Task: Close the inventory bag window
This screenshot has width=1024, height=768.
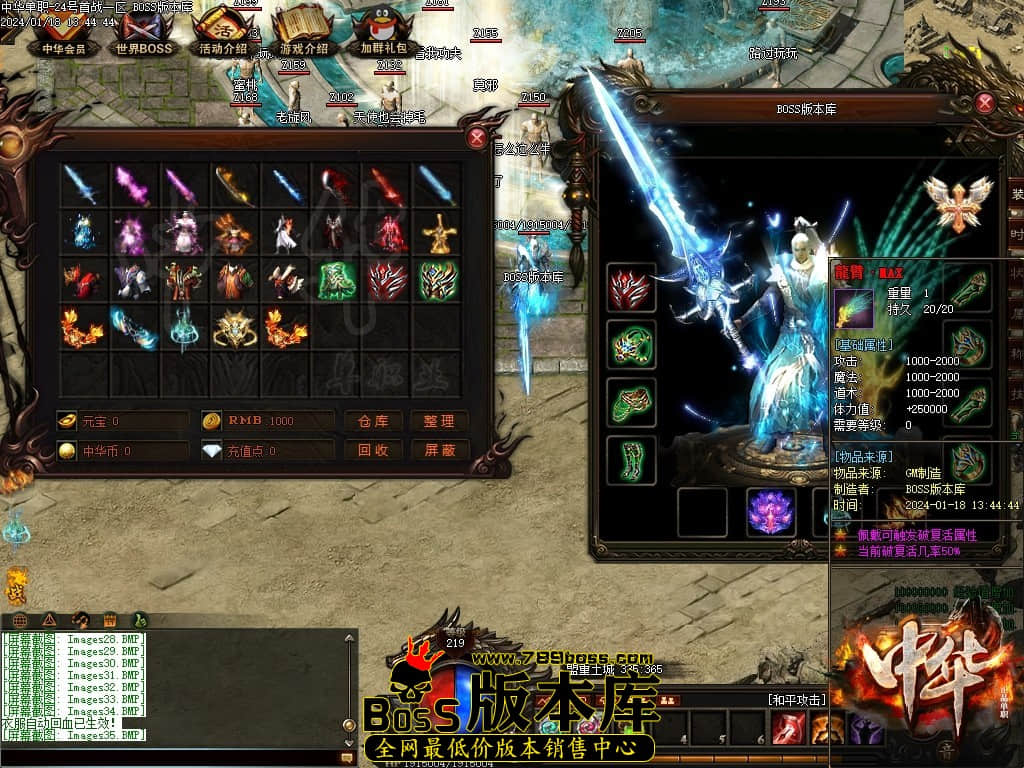Action: click(477, 139)
